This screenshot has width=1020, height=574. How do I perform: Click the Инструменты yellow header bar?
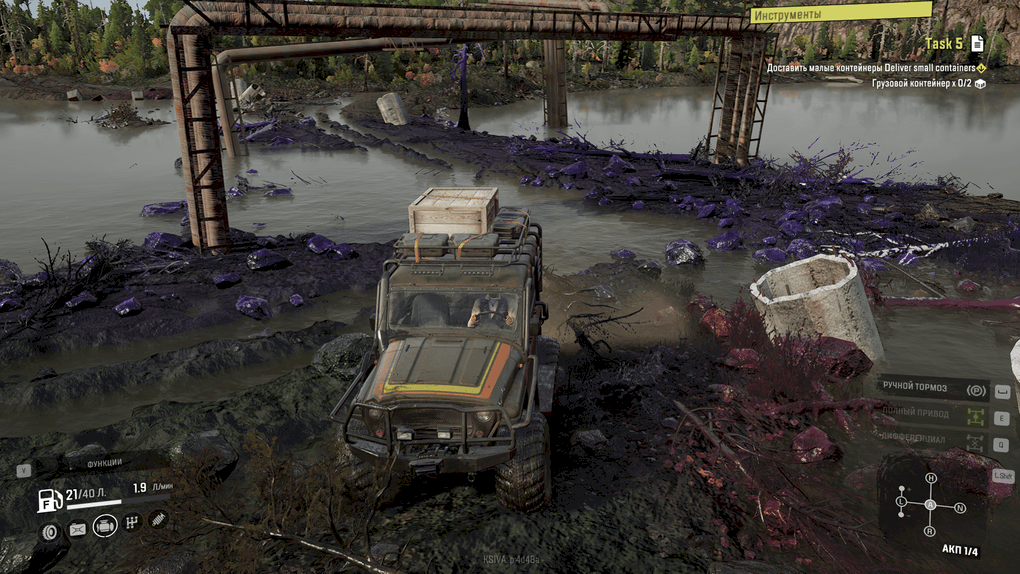tap(841, 14)
